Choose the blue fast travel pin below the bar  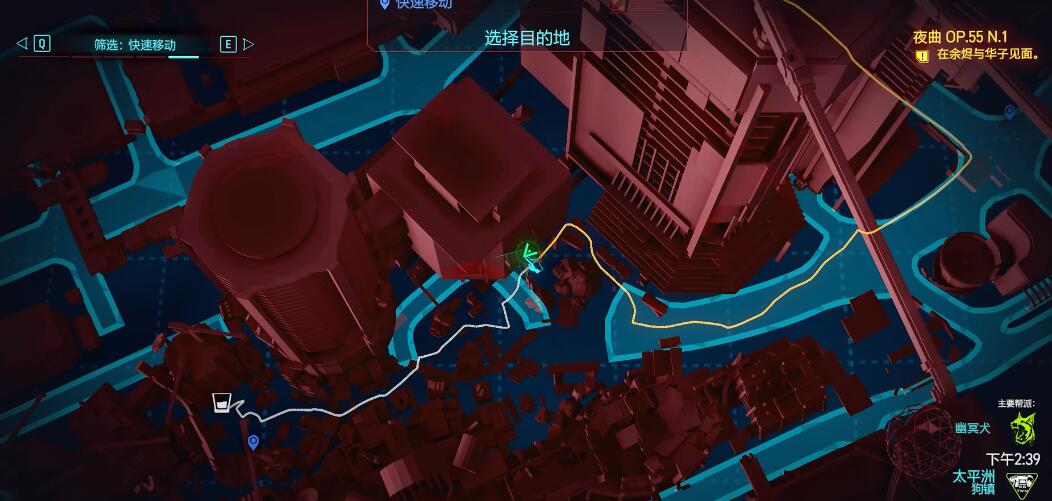(253, 441)
